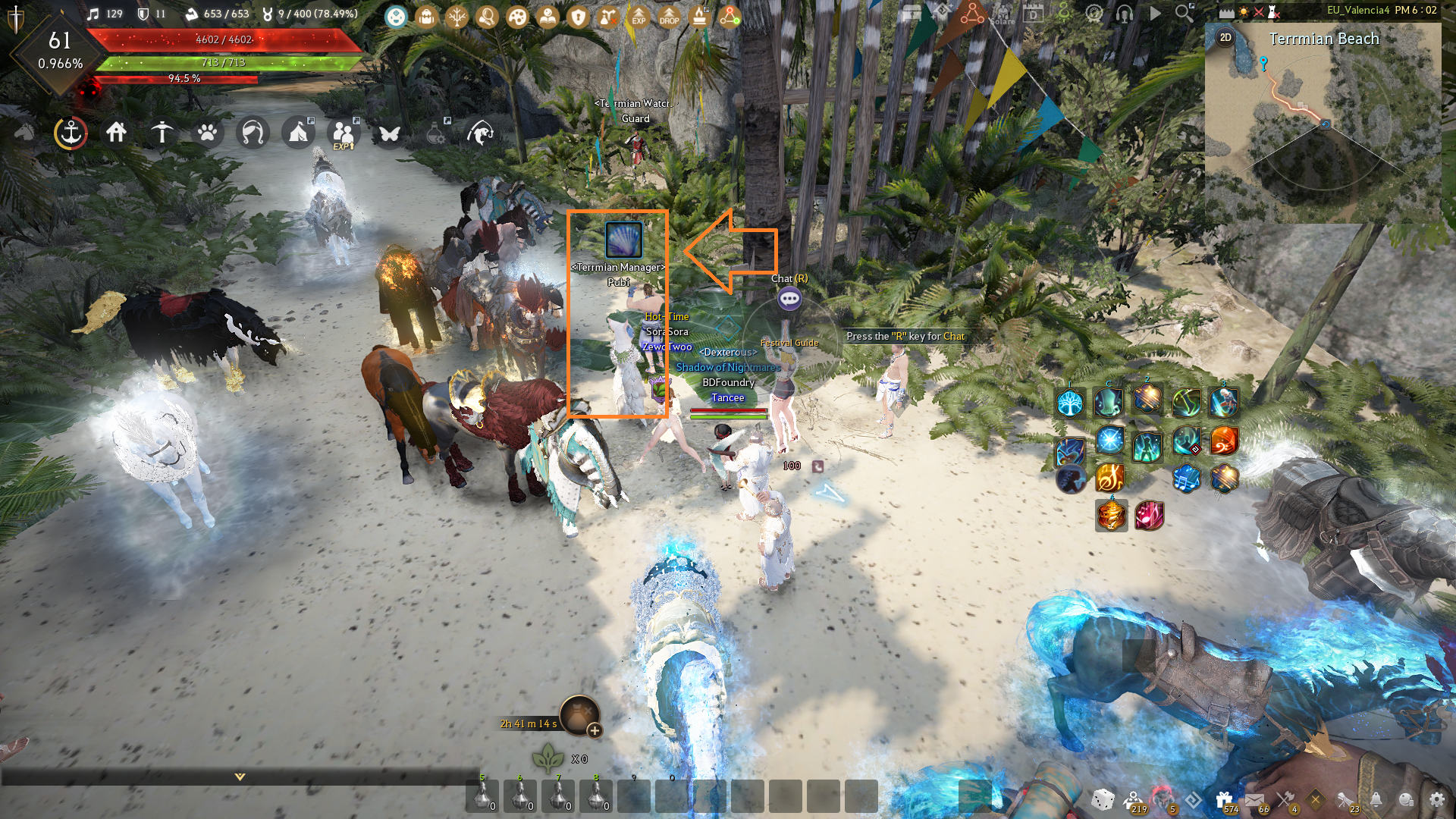Screen dimensions: 1456x819
Task: Open the Adventure Log book menu
Action: [548, 17]
